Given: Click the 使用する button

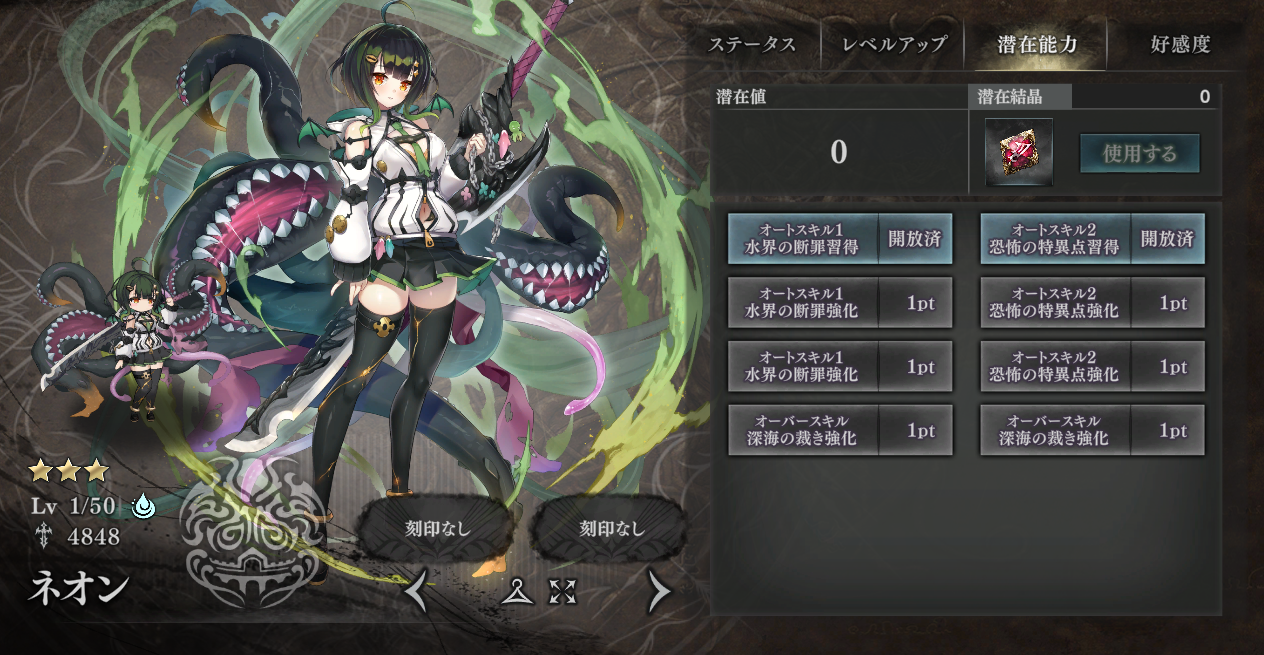Looking at the screenshot, I should 1139,154.
